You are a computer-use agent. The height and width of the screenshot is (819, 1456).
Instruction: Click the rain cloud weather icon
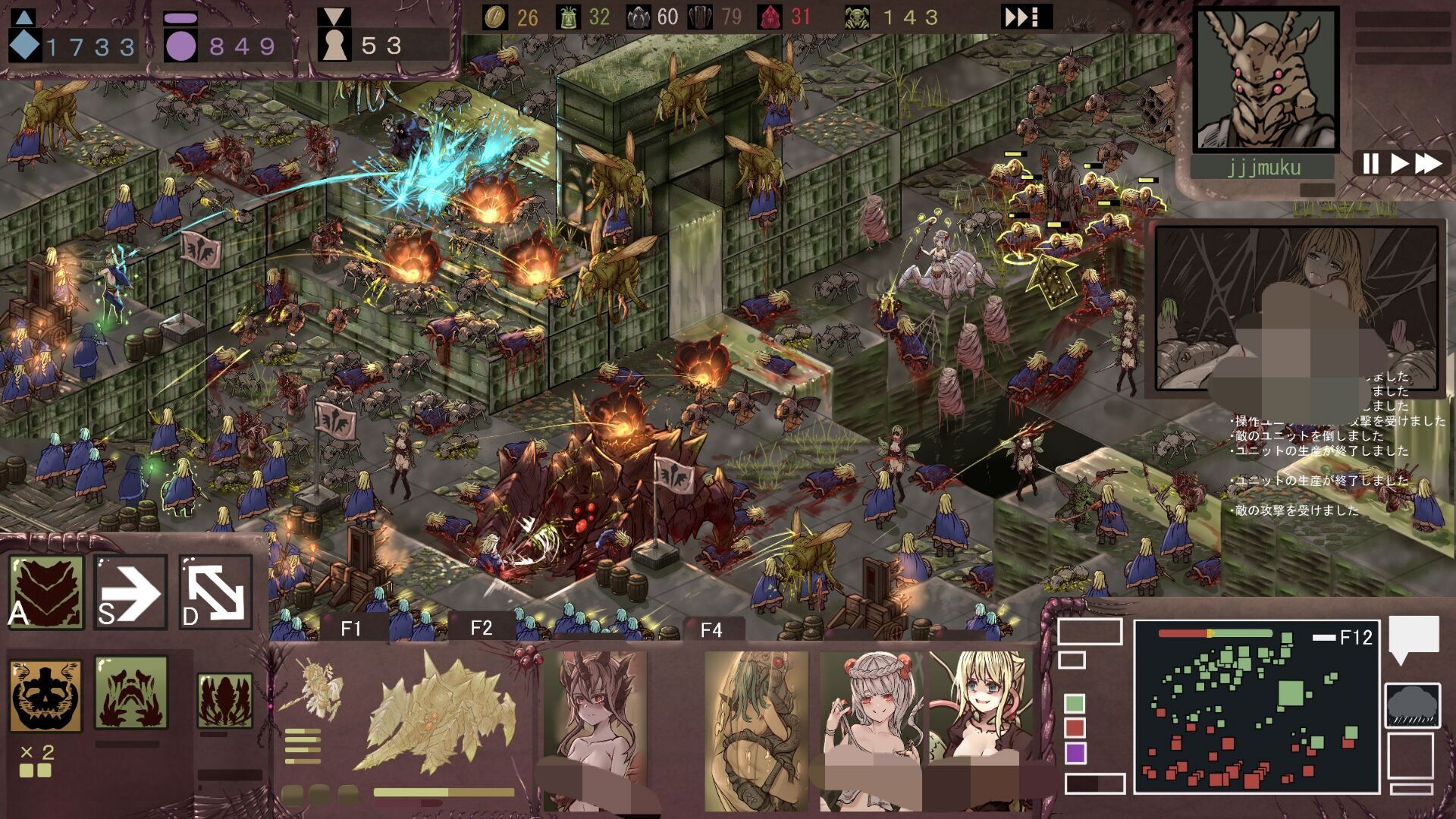1412,705
